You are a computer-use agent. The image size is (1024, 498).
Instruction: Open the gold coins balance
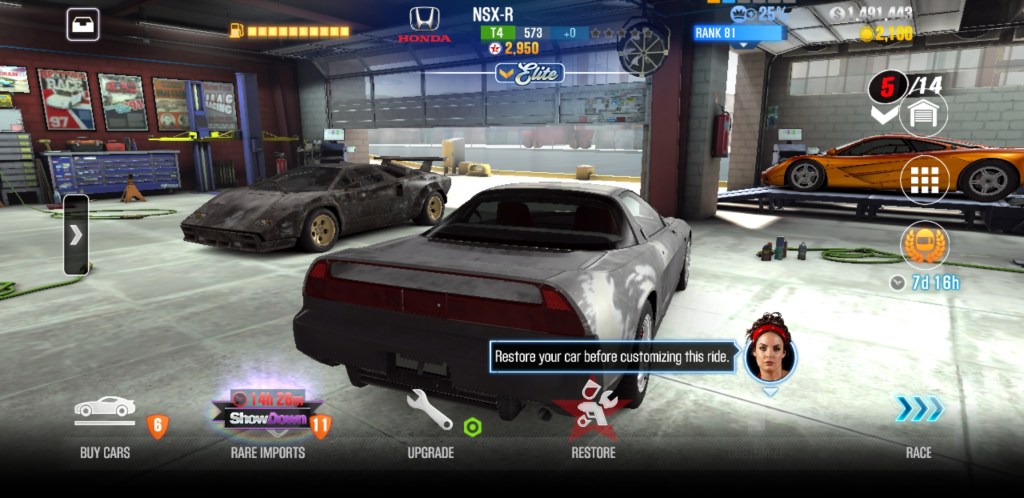click(888, 34)
